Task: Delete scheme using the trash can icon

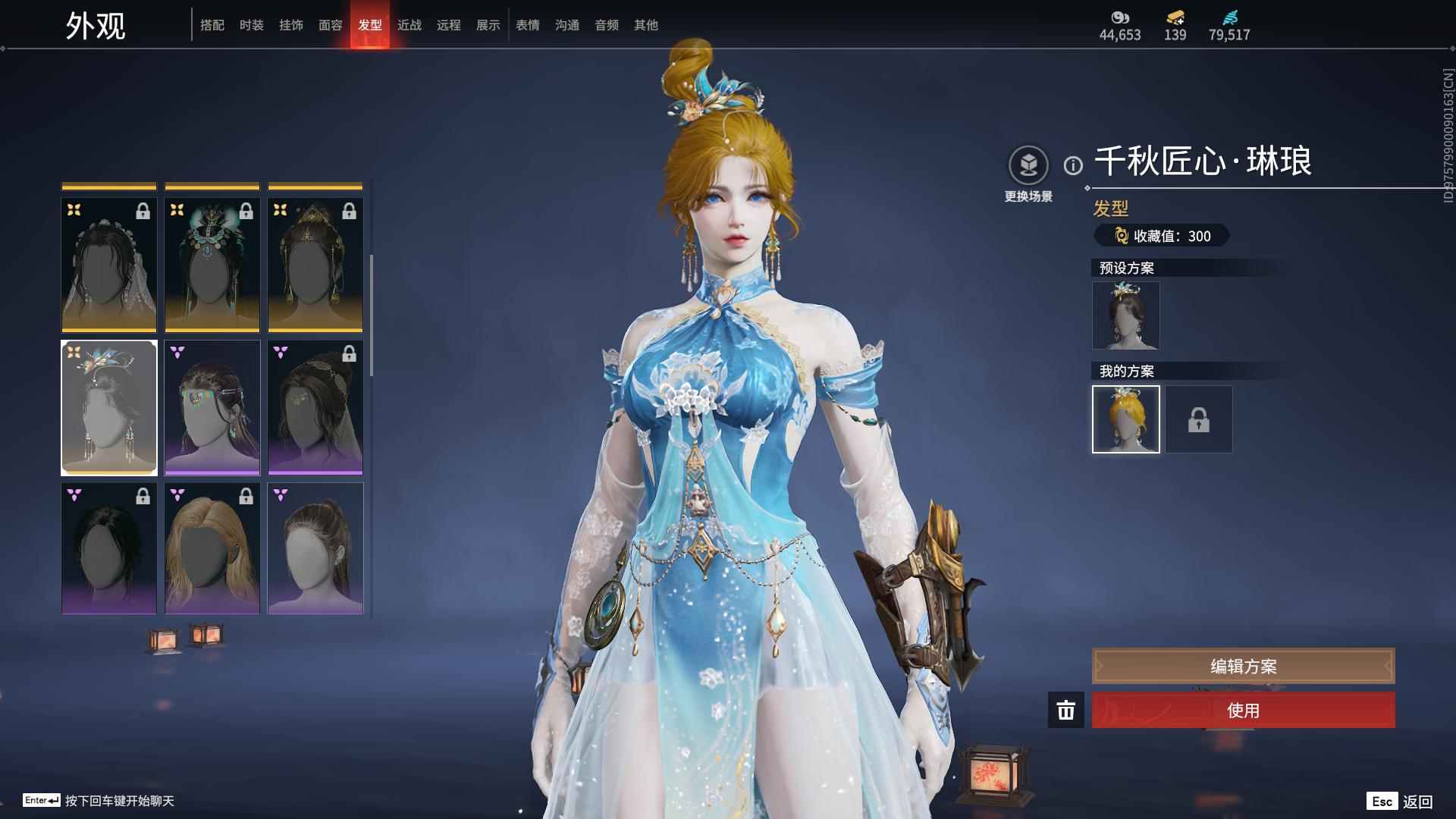Action: click(1066, 711)
